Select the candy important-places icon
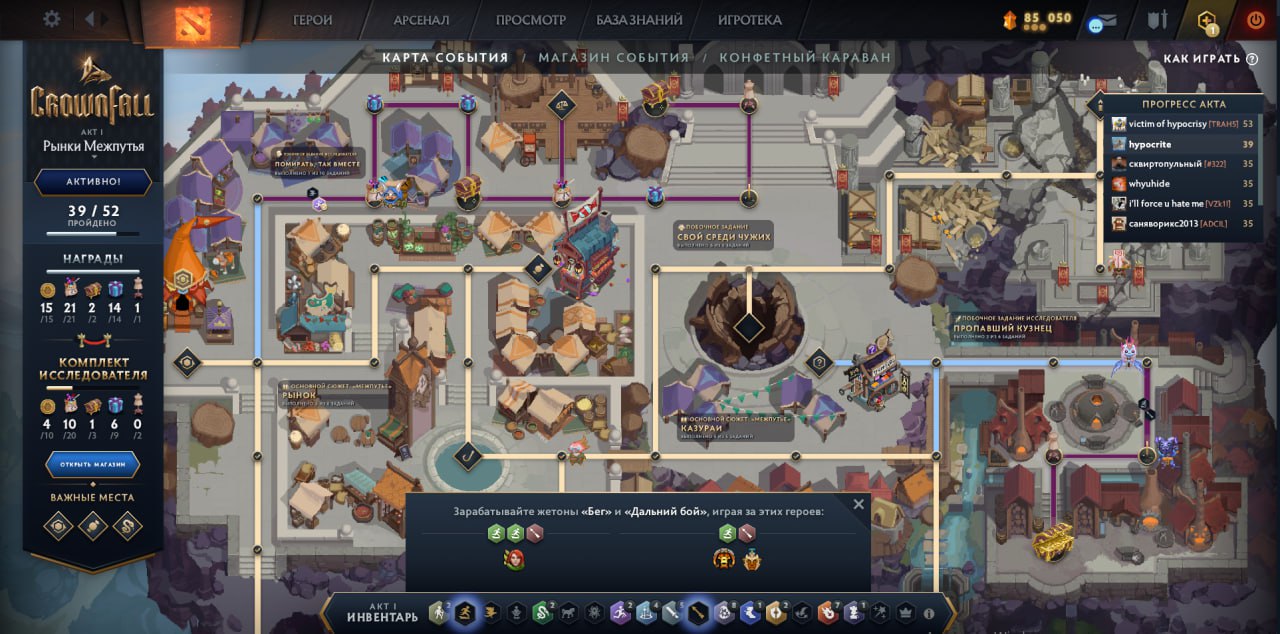This screenshot has width=1280, height=634. coord(92,525)
